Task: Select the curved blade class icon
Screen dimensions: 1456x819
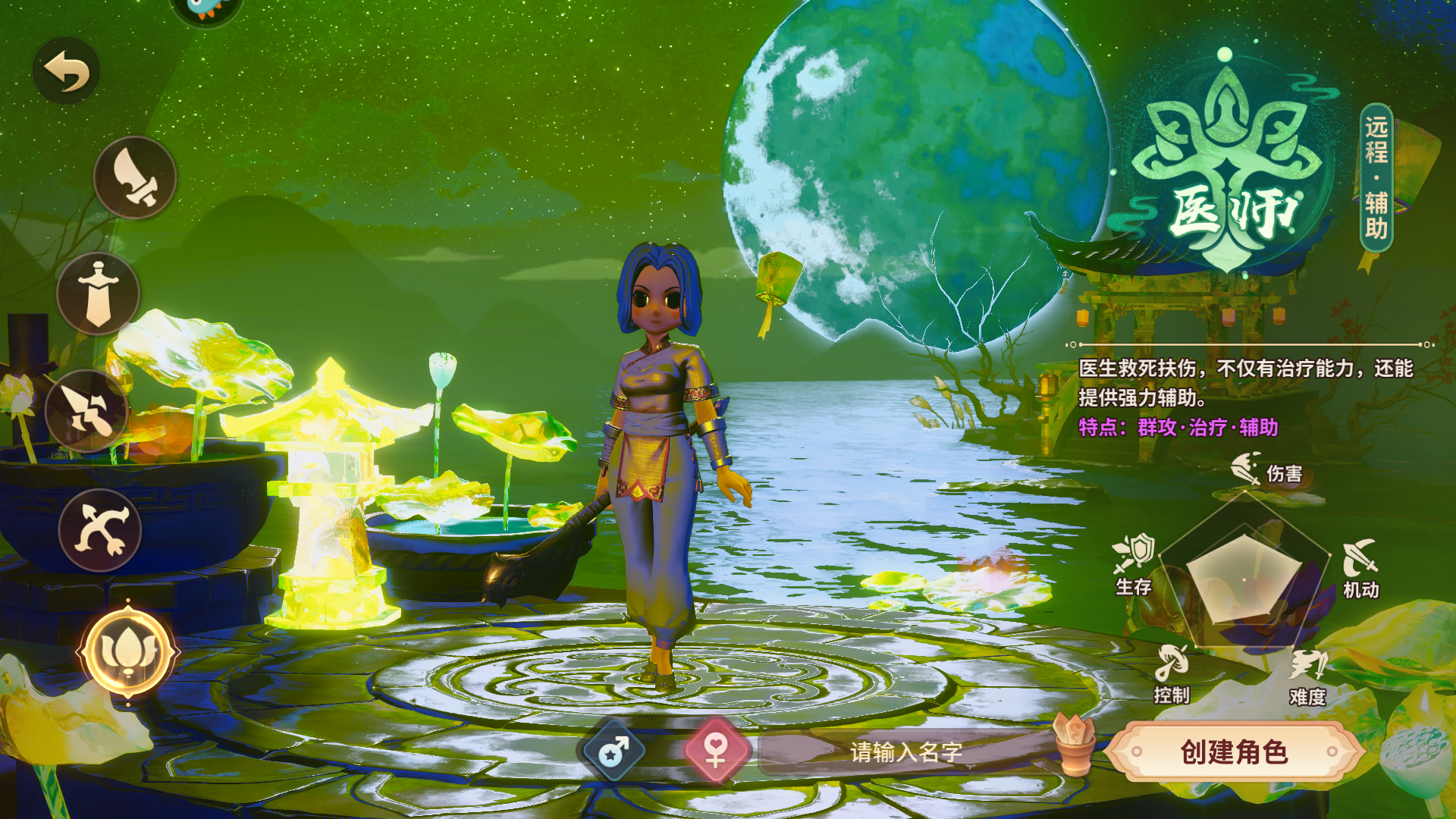Action: pyautogui.click(x=135, y=177)
